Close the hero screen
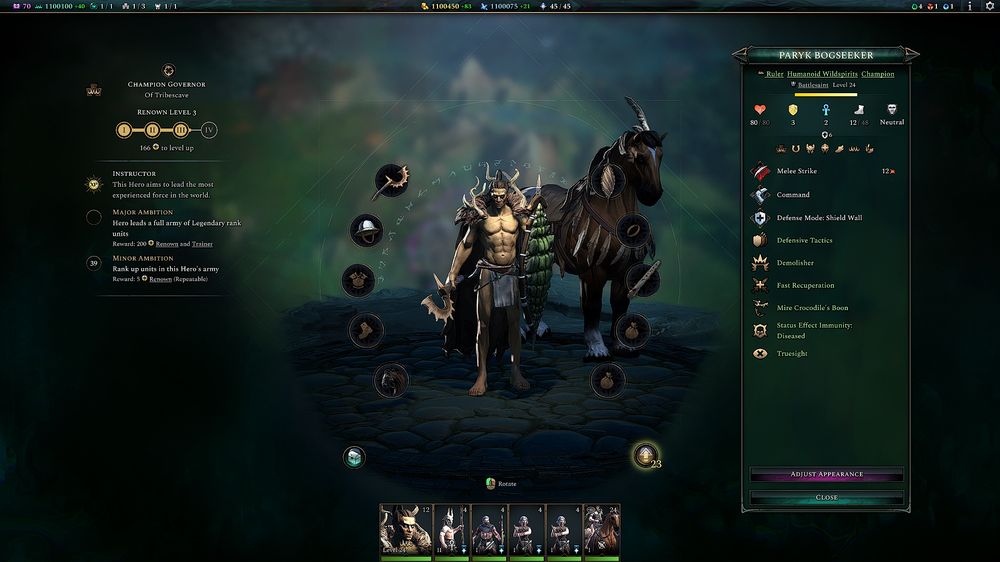The image size is (1000, 562). tap(826, 497)
